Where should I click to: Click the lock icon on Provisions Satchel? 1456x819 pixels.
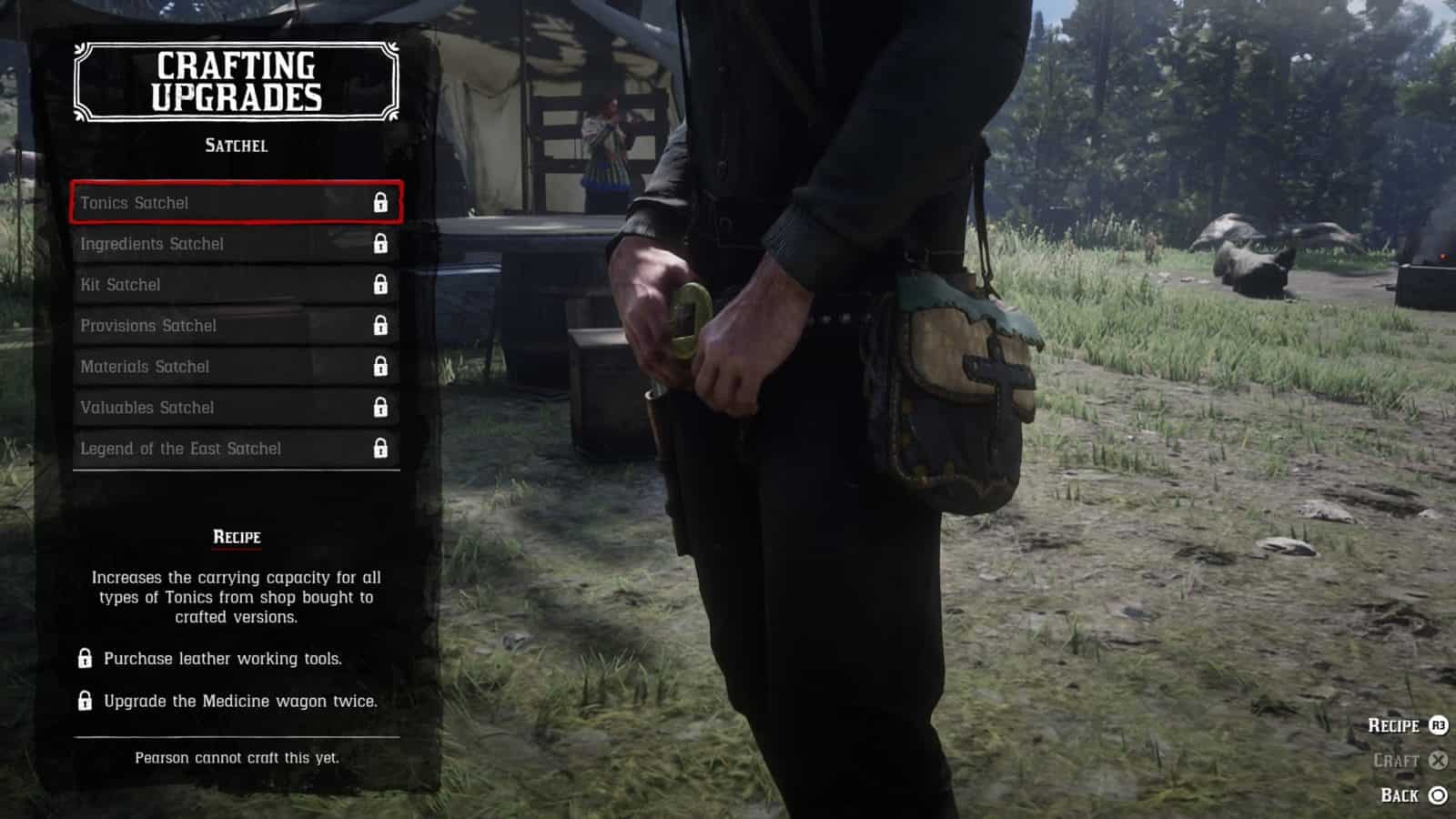[379, 326]
